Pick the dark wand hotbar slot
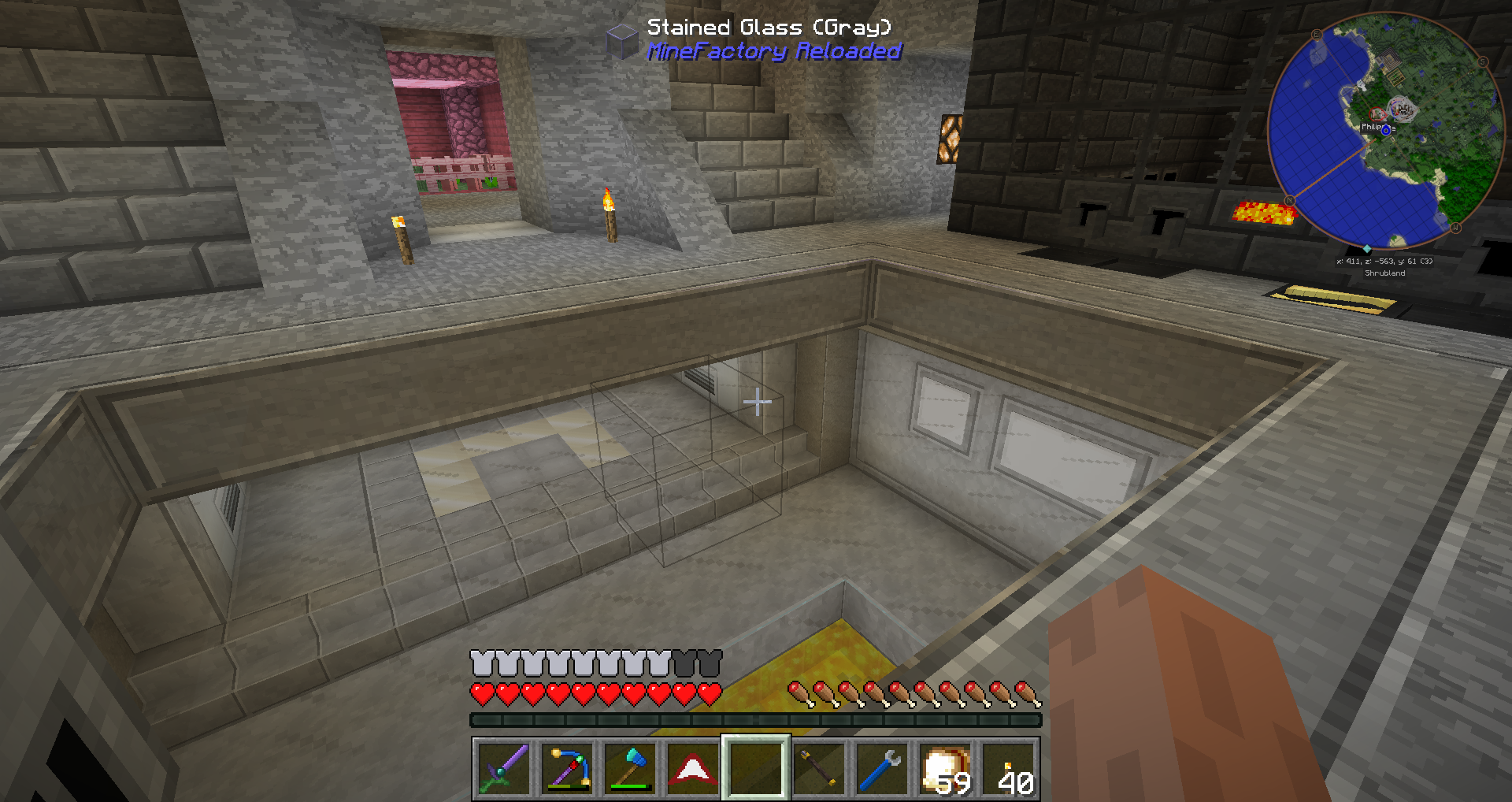This screenshot has height=802, width=1512. pos(819,768)
